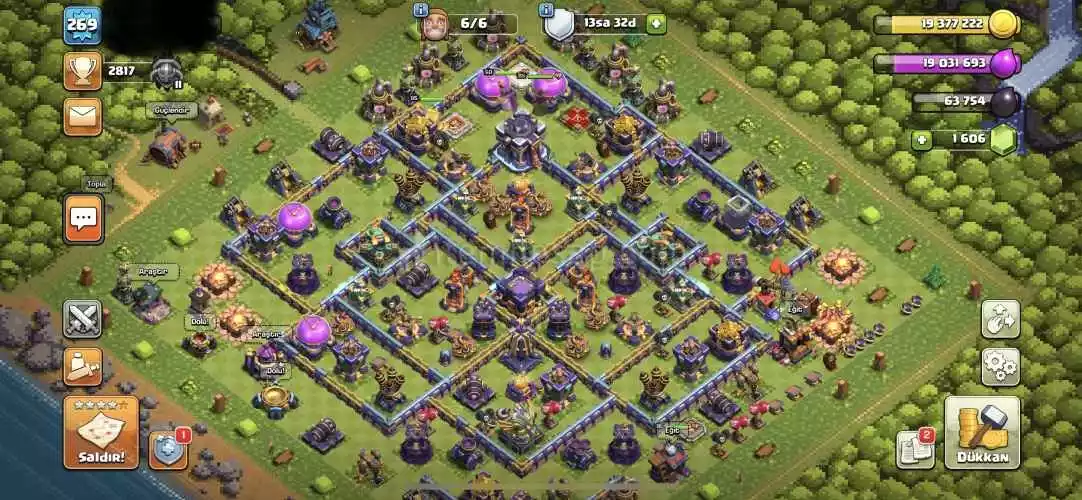1082x500 pixels.
Task: Open the mail envelope inbox
Action: [x=83, y=116]
